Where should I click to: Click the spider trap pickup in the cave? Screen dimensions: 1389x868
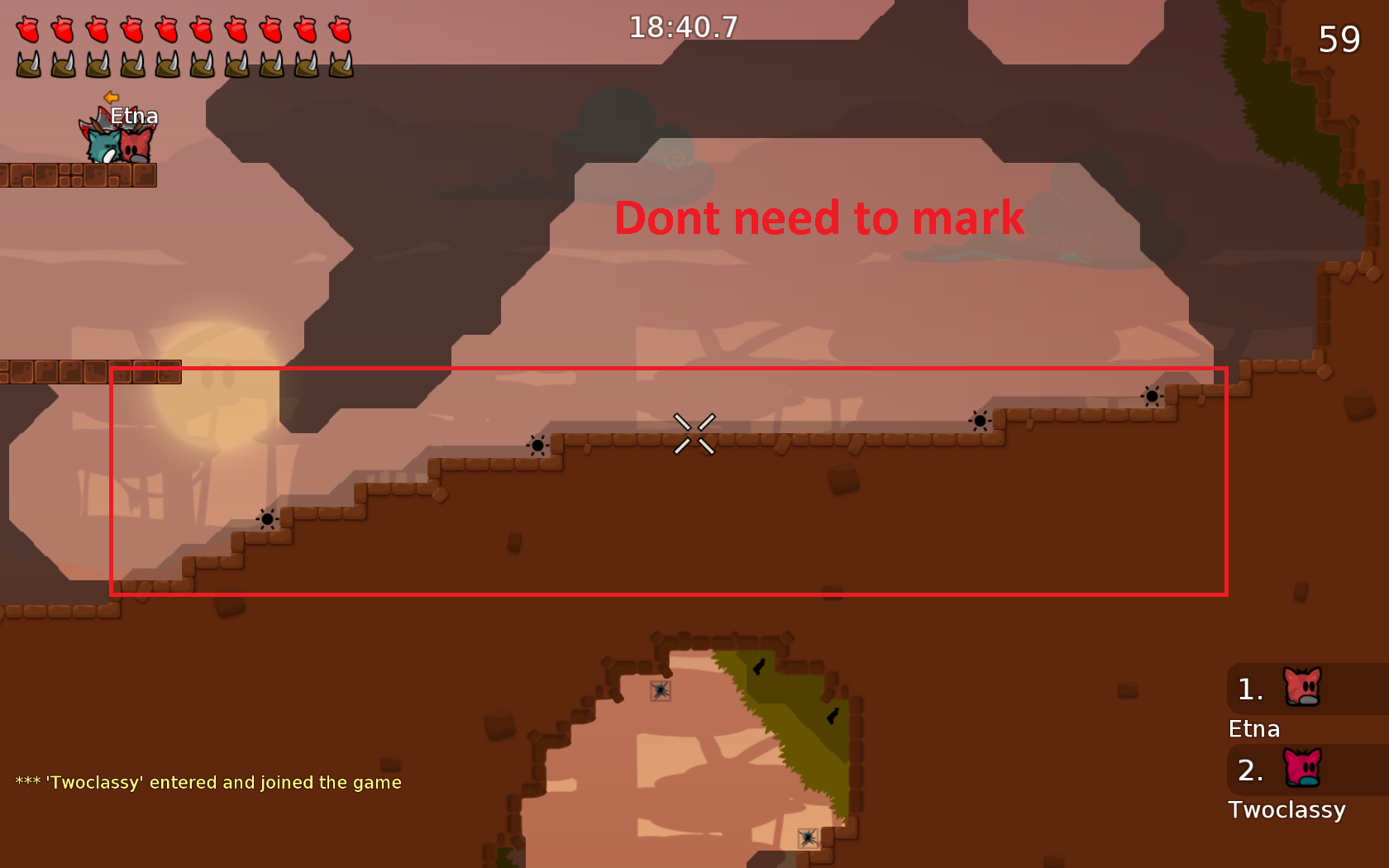tap(659, 691)
